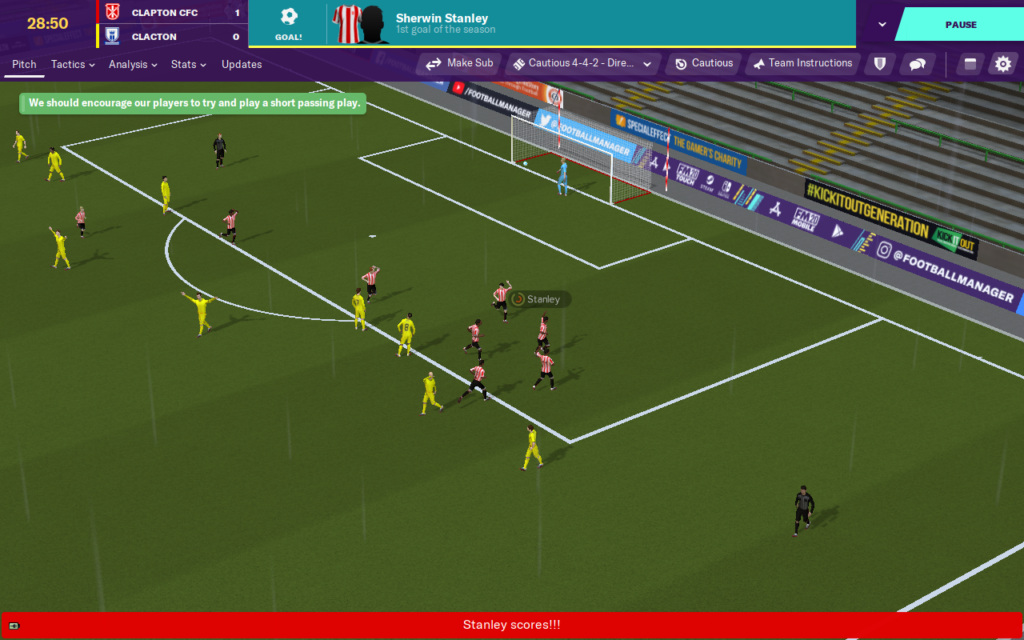Open the Stats dropdown menu

(x=188, y=64)
